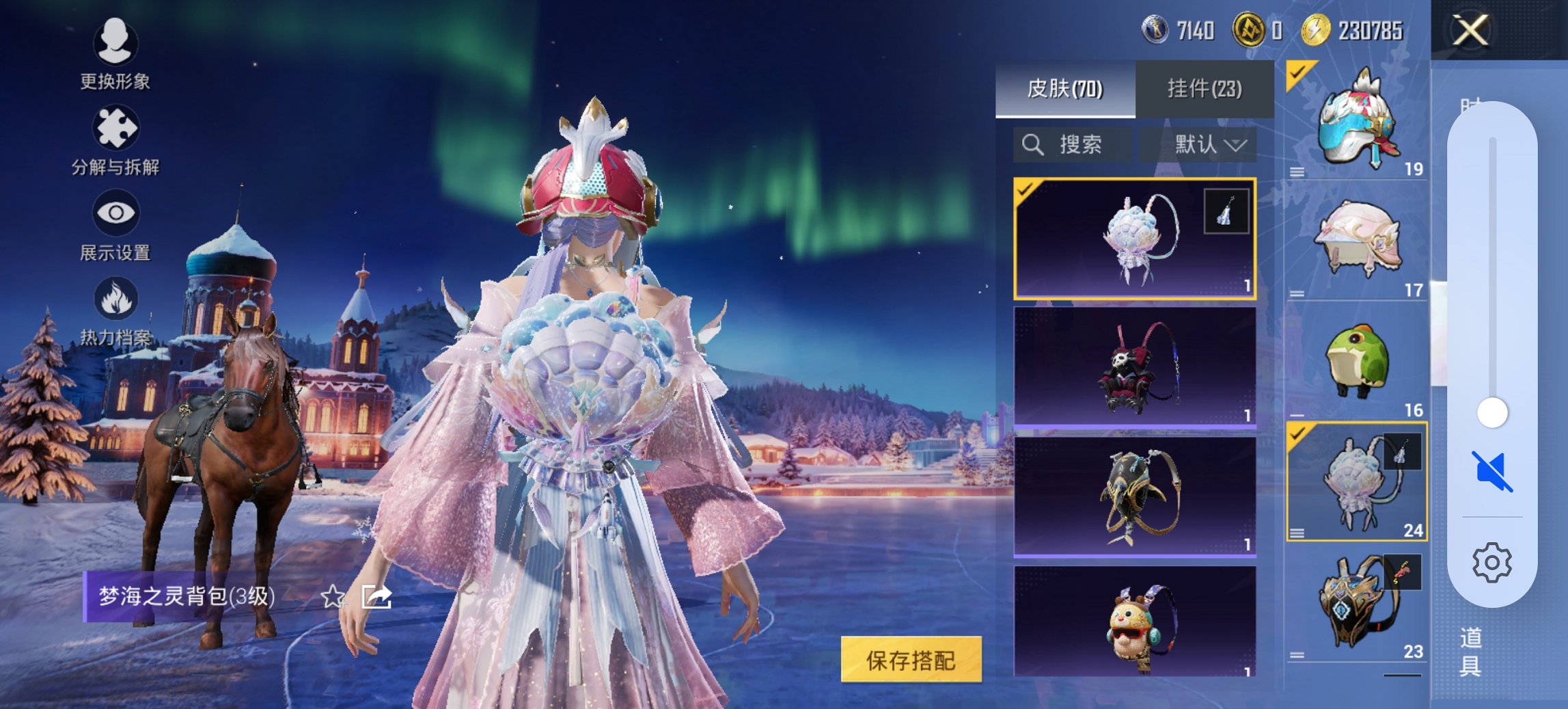Viewport: 1568px width, 709px height.
Task: Open the 默认 sort dropdown
Action: (x=1209, y=144)
